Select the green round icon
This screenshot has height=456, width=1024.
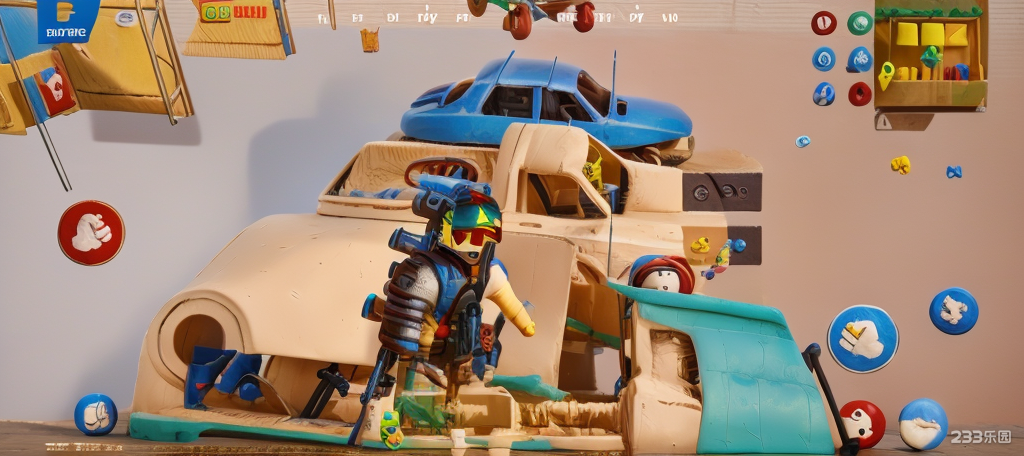[x=859, y=23]
